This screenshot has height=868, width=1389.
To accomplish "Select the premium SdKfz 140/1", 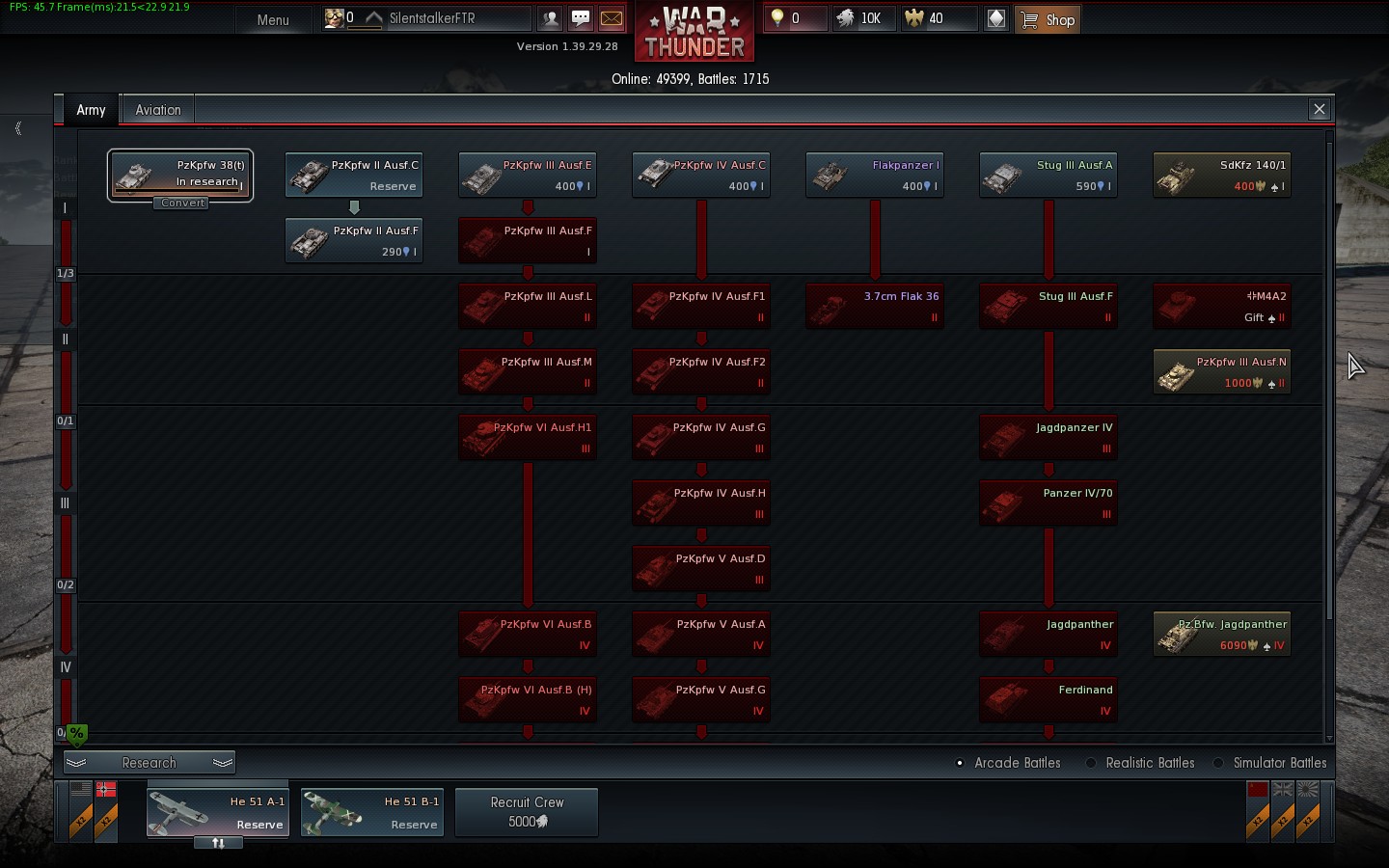I will [1222, 176].
